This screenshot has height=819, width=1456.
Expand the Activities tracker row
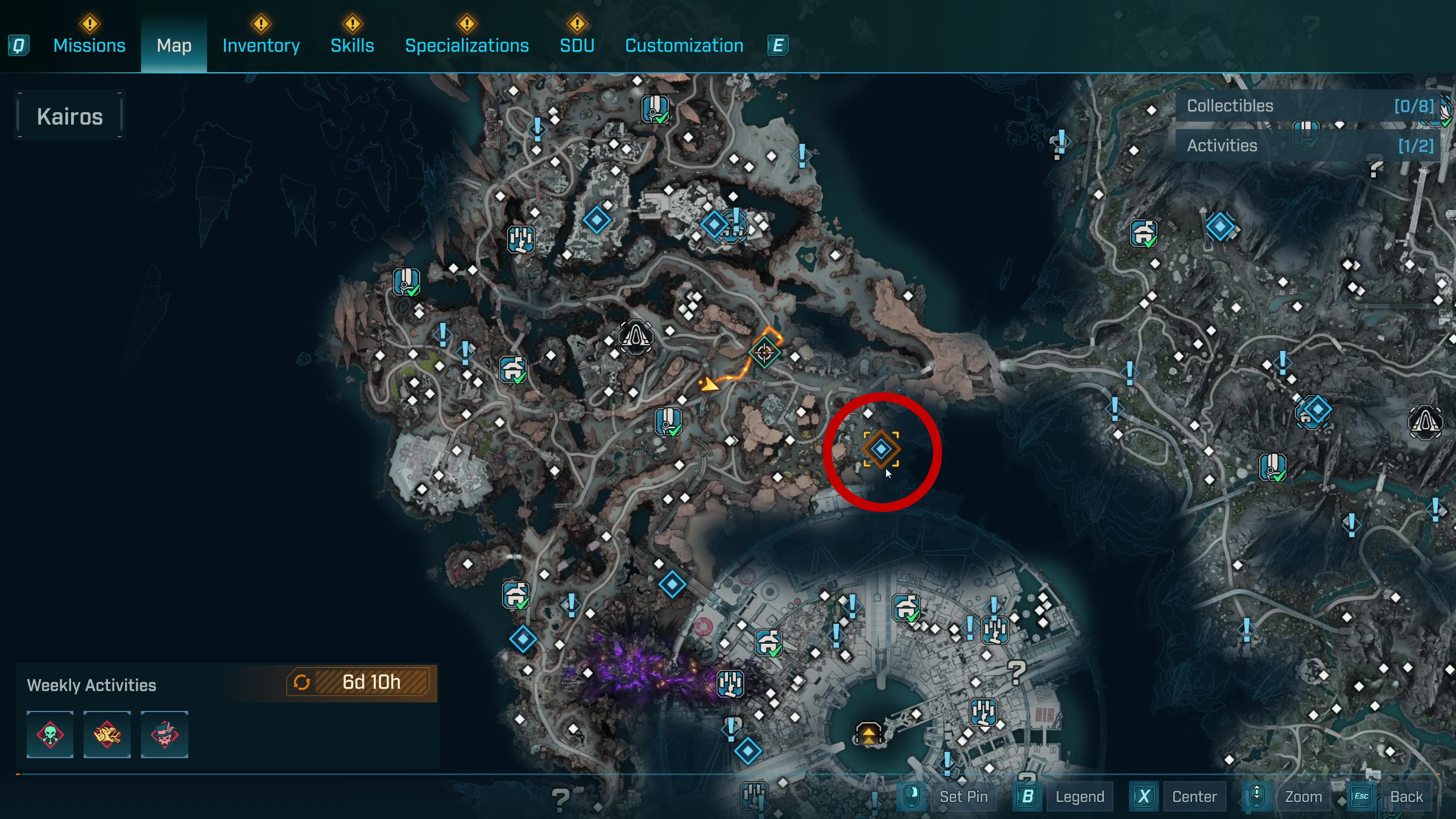(1308, 146)
